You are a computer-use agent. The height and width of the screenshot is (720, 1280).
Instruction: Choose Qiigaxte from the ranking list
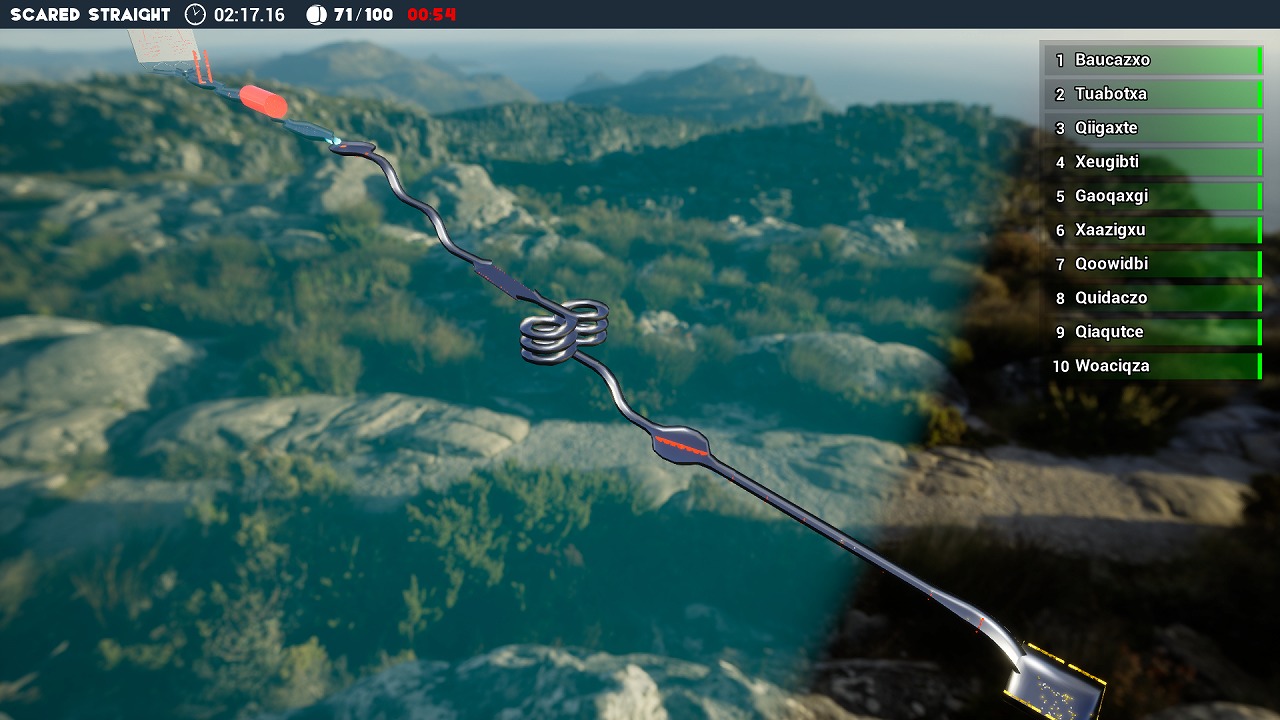pos(1152,128)
